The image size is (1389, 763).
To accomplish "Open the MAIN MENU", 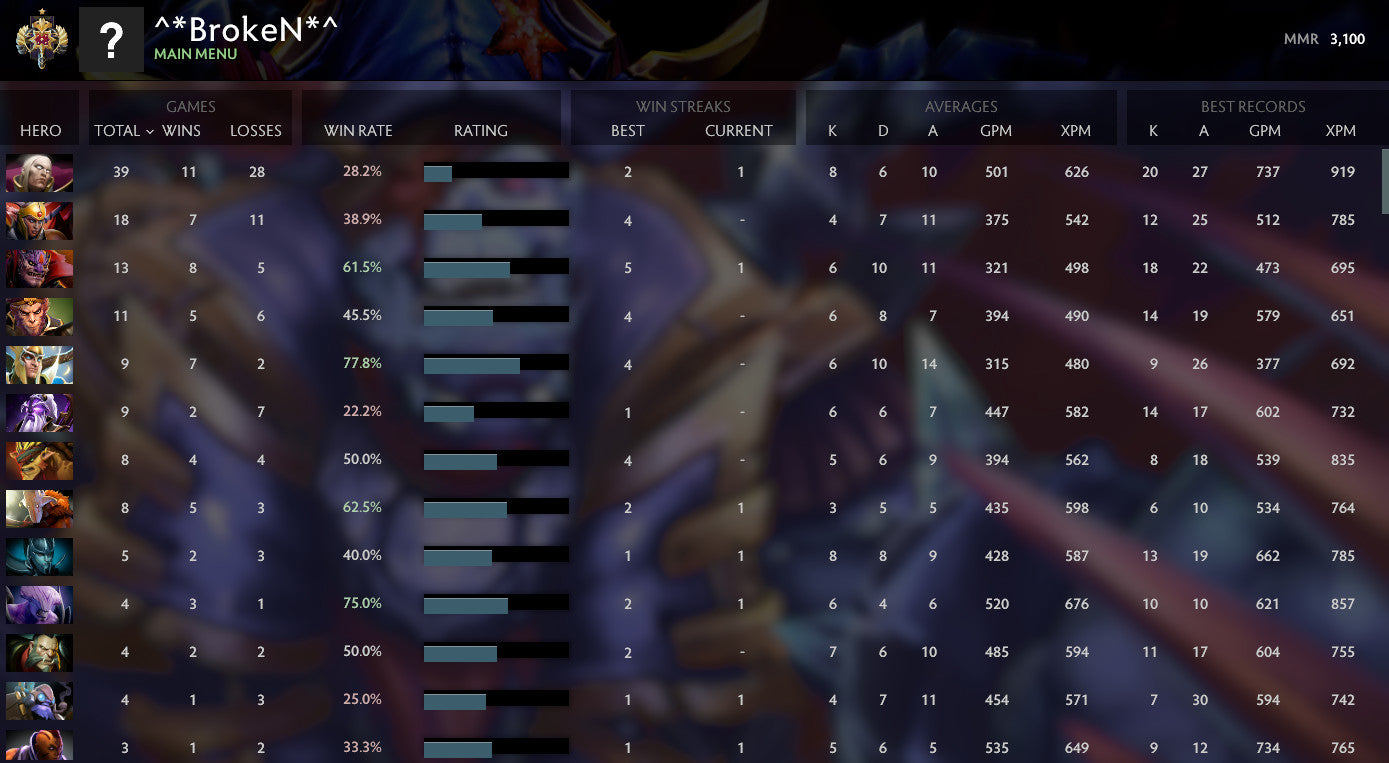I will pos(196,55).
